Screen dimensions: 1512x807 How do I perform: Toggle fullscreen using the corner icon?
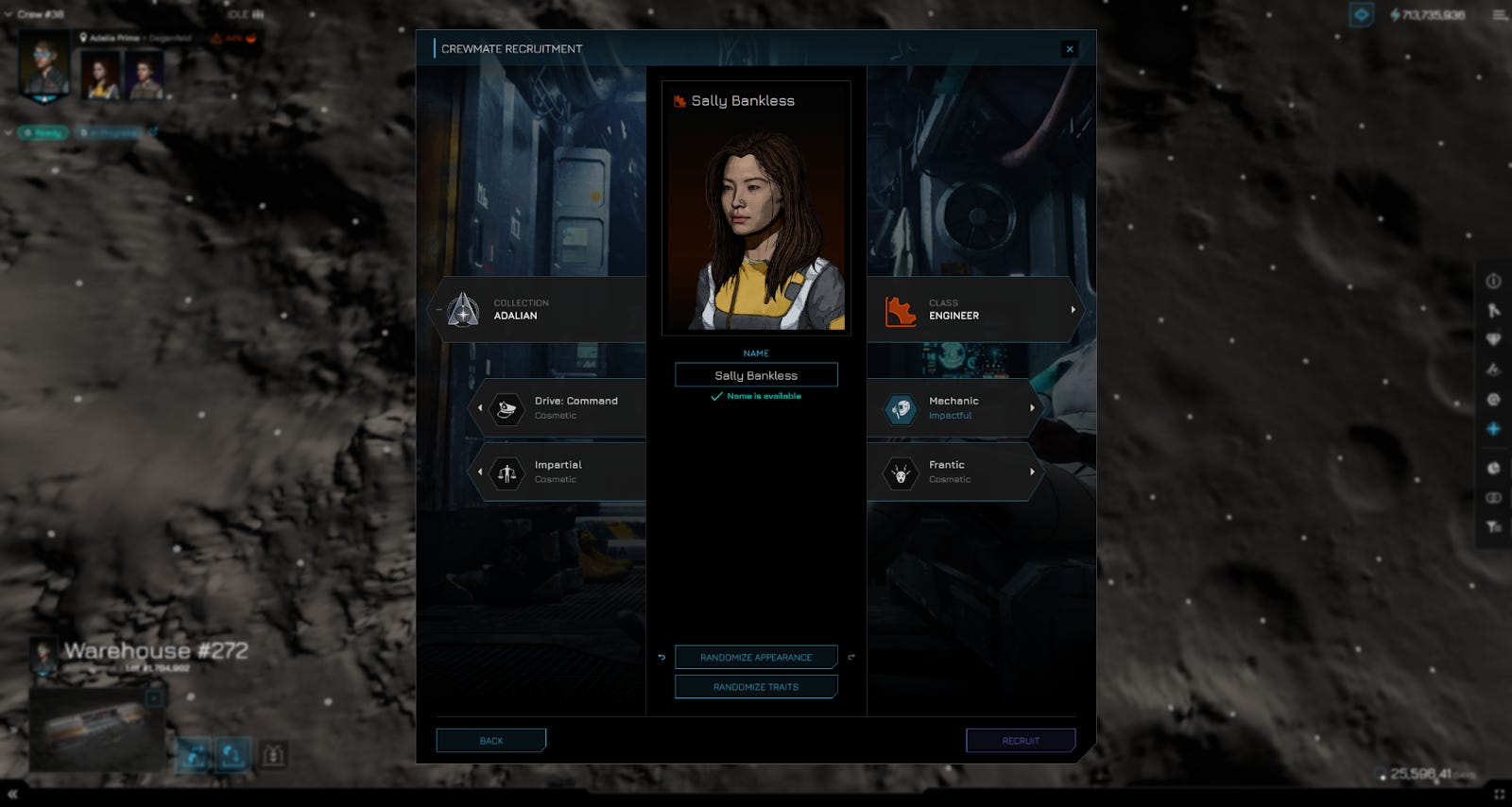pos(1499,794)
